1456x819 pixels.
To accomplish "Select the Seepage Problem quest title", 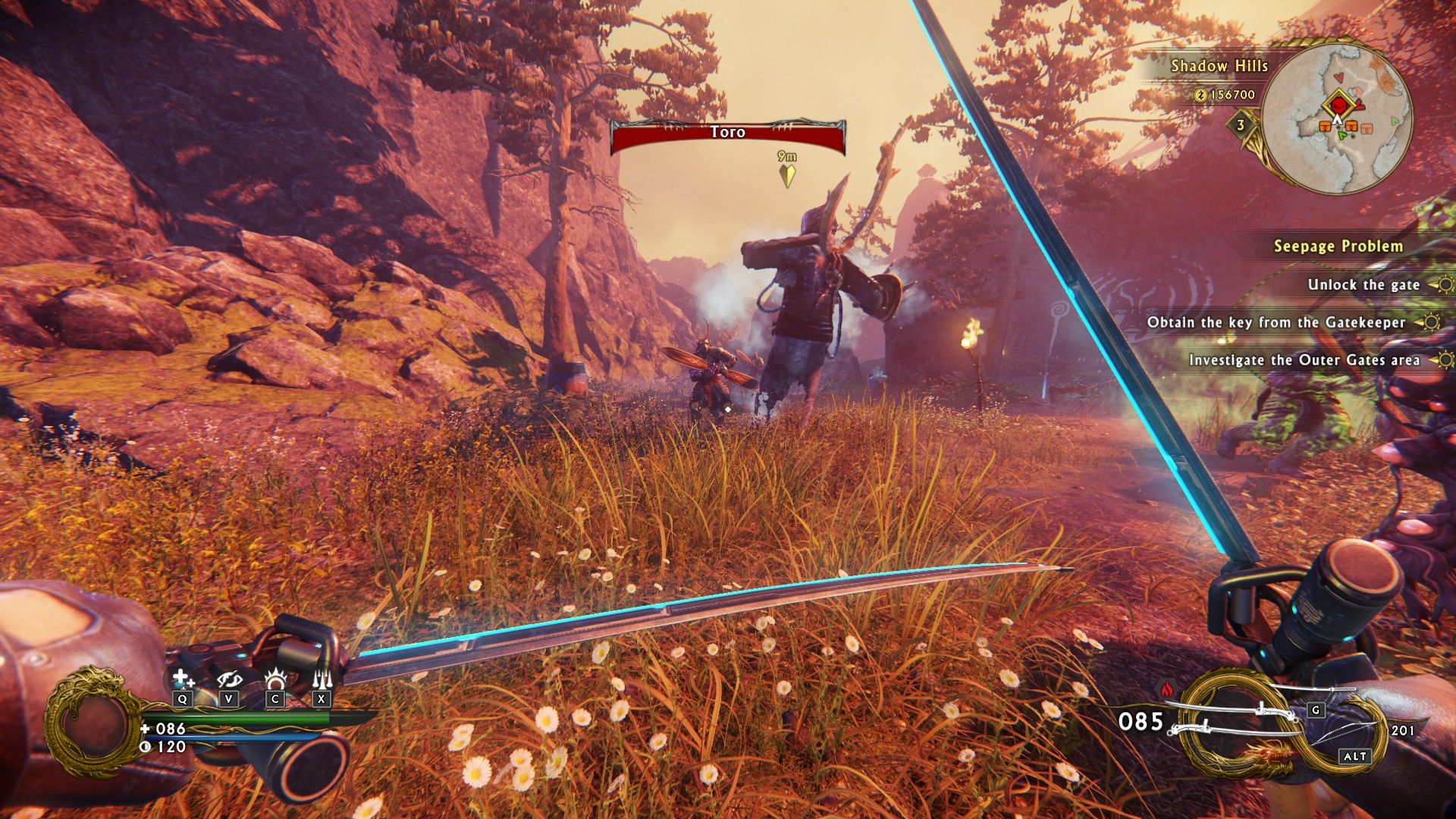I will pos(1338,246).
